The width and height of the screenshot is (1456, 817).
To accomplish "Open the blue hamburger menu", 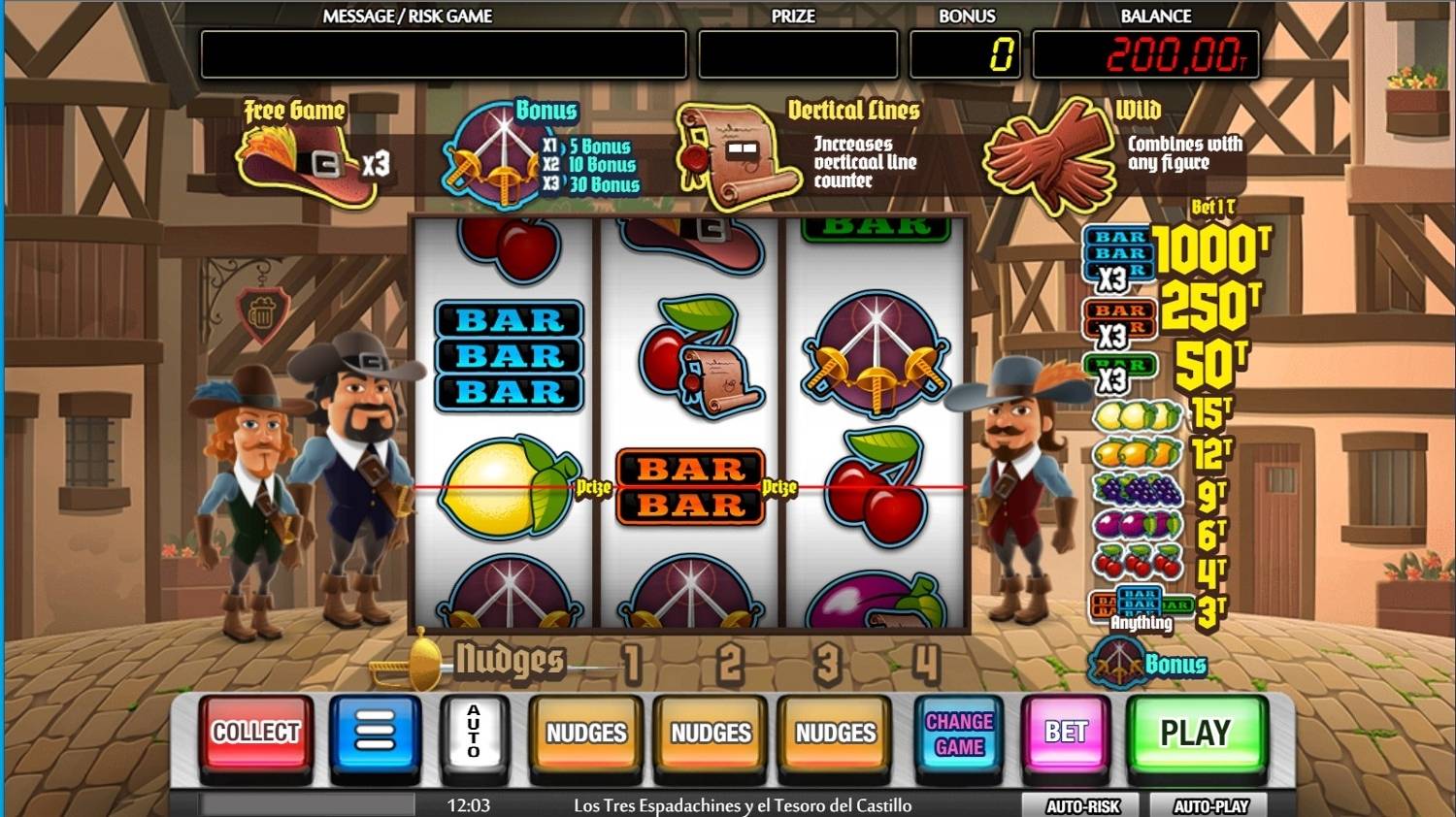I will [376, 734].
